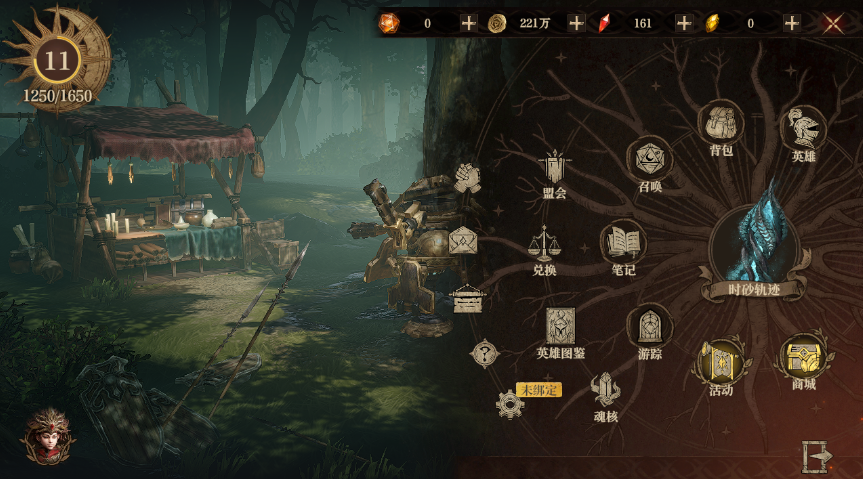
Task: Add gold coins with the plus button
Action: tap(576, 23)
